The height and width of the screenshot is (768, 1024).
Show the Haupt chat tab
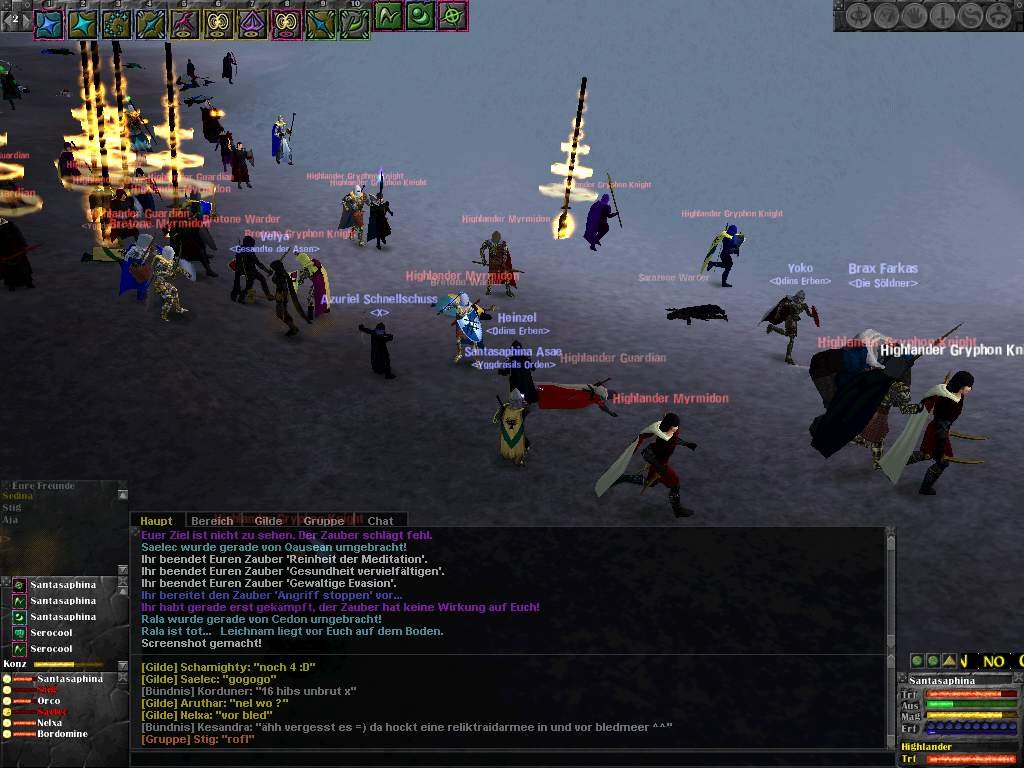[156, 521]
